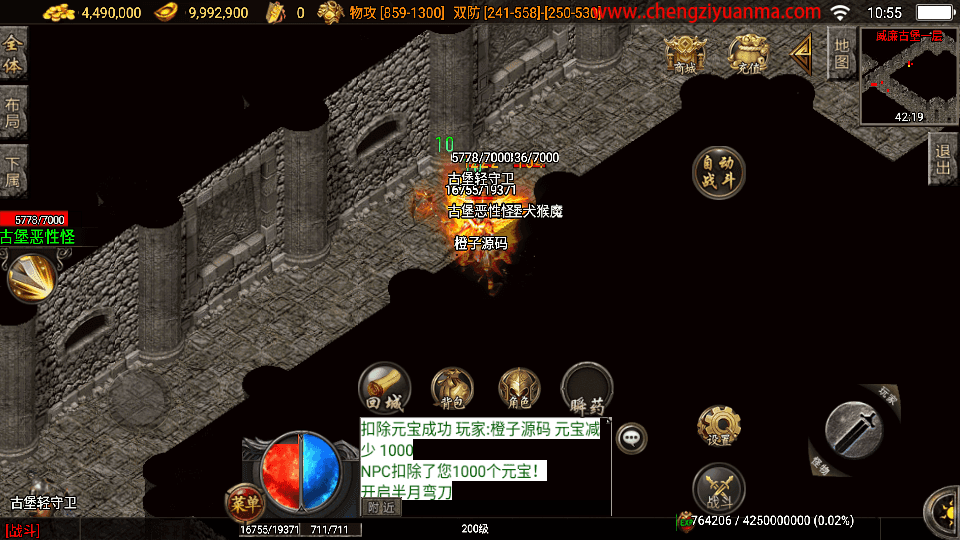Open the 背包 backpack
960x540 pixels.
pyautogui.click(x=452, y=388)
